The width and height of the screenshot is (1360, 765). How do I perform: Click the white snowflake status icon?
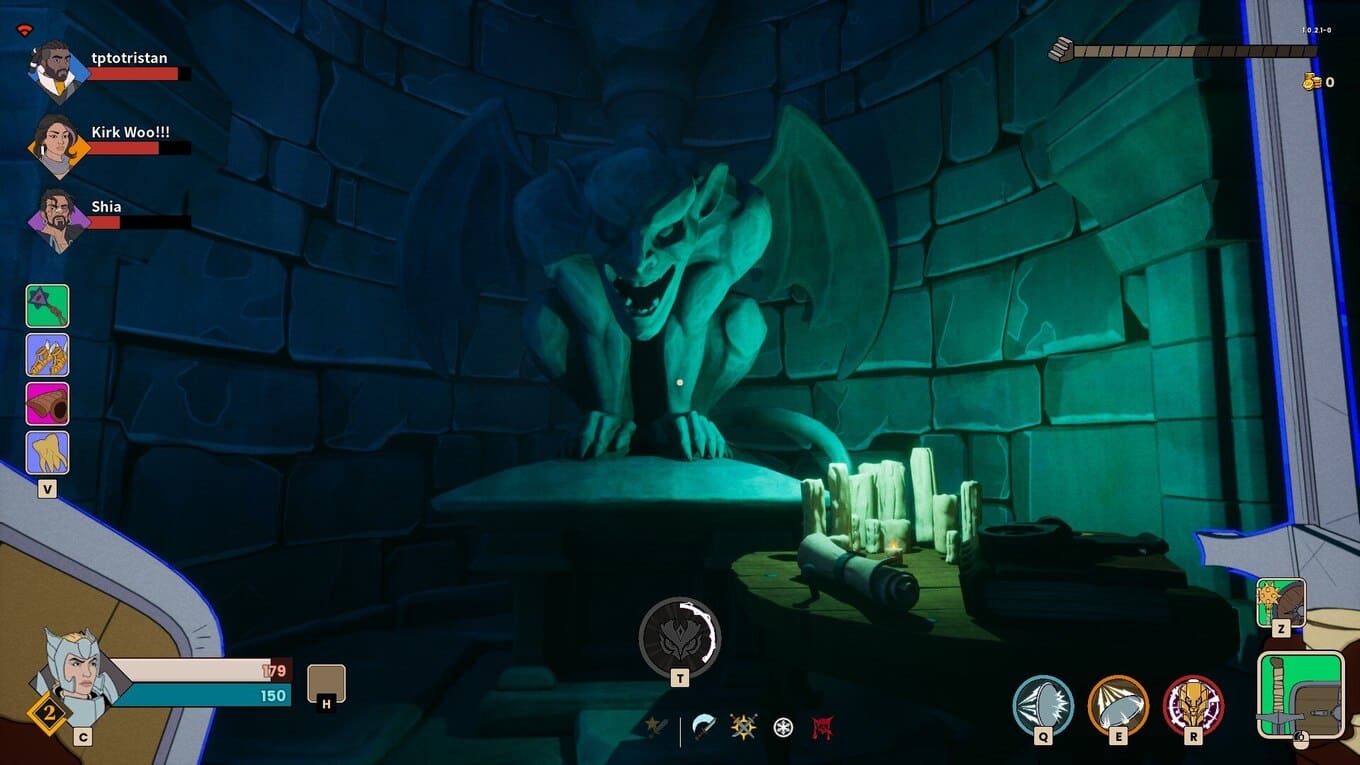click(x=783, y=728)
